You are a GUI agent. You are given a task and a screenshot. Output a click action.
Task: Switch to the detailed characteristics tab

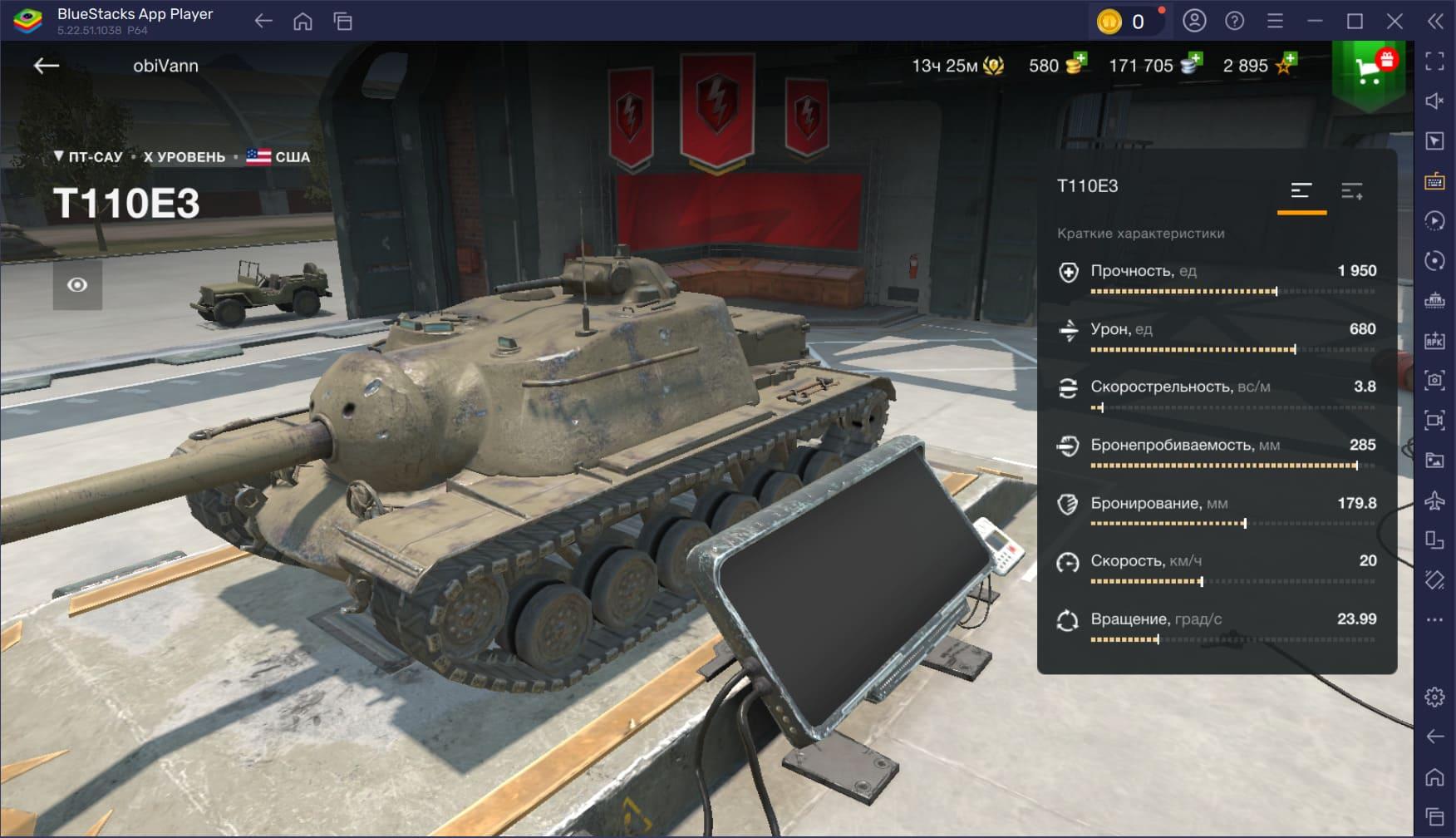point(1351,192)
